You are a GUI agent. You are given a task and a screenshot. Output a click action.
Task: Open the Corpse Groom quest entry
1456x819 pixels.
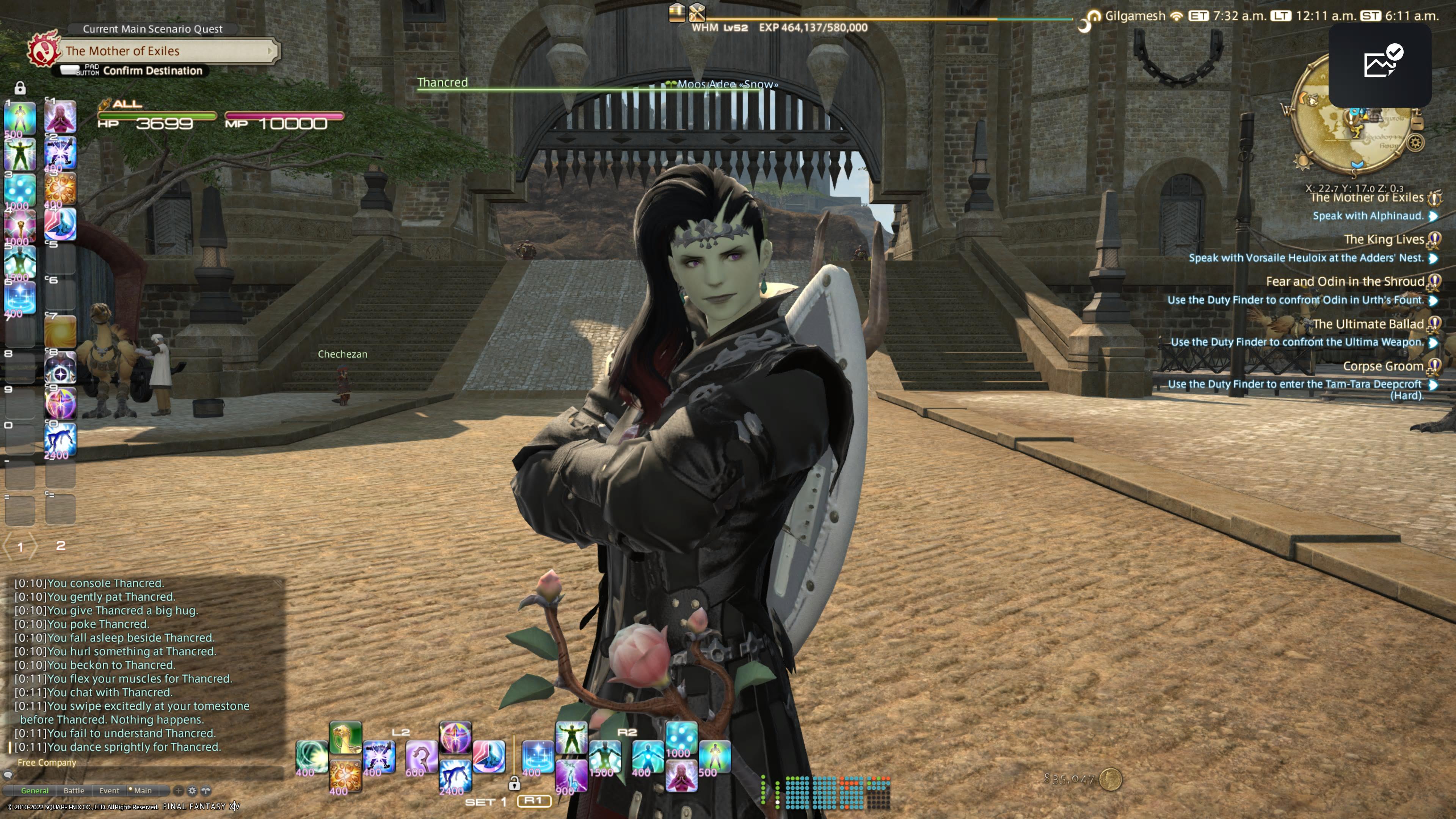tap(1382, 366)
